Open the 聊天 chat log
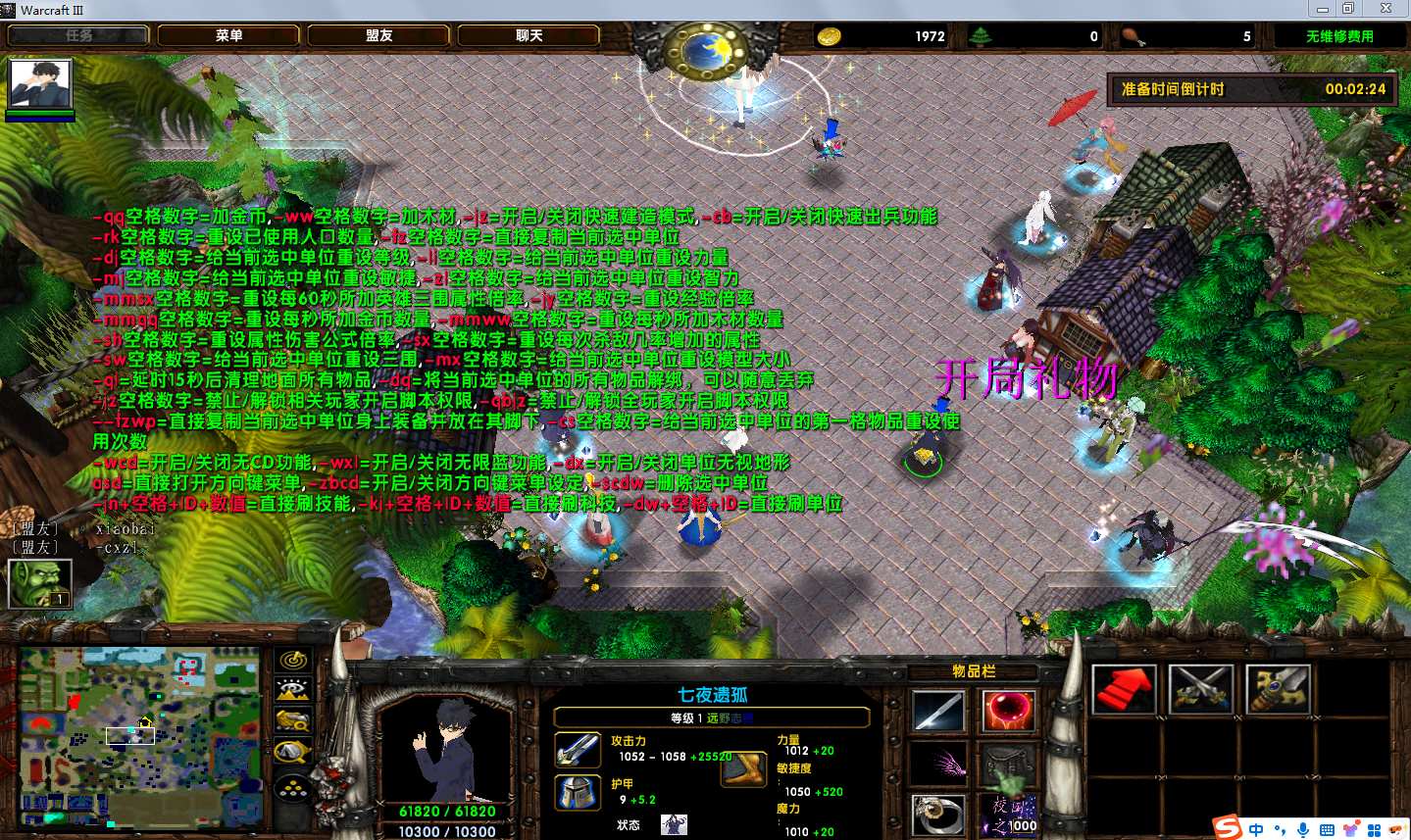The height and width of the screenshot is (840, 1411). coord(529,35)
